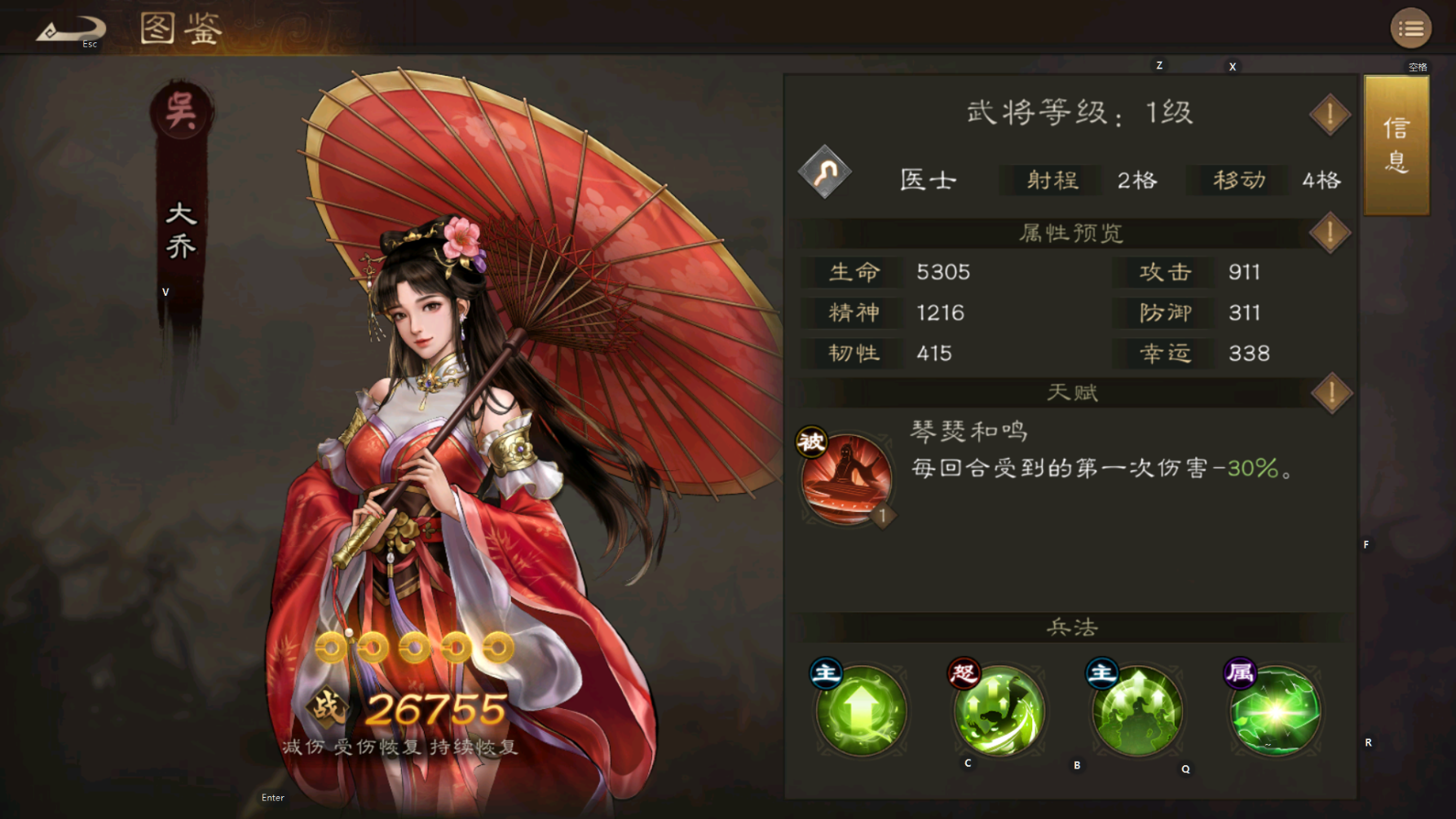Click the 生命 stat label
1456x819 pixels.
click(850, 272)
